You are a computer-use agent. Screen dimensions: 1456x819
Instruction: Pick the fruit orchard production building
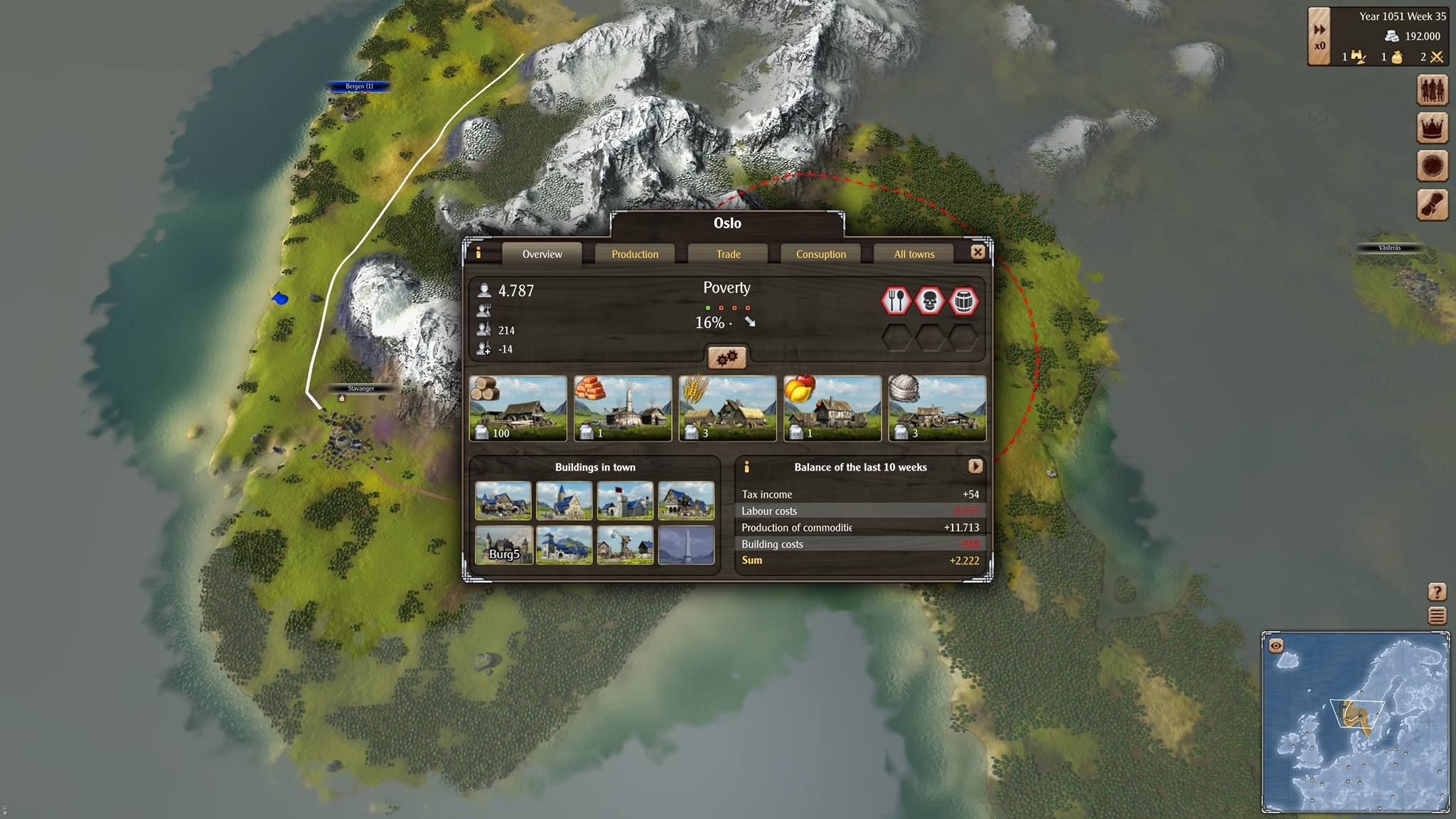(832, 409)
